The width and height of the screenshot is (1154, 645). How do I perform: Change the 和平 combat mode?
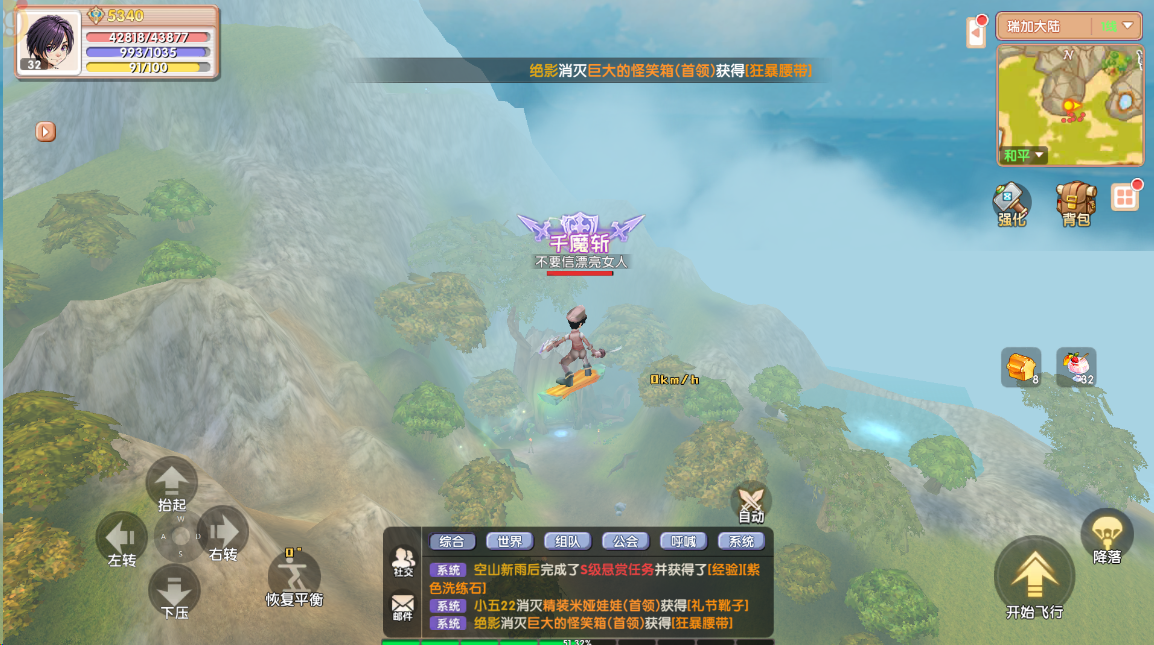pos(1025,155)
